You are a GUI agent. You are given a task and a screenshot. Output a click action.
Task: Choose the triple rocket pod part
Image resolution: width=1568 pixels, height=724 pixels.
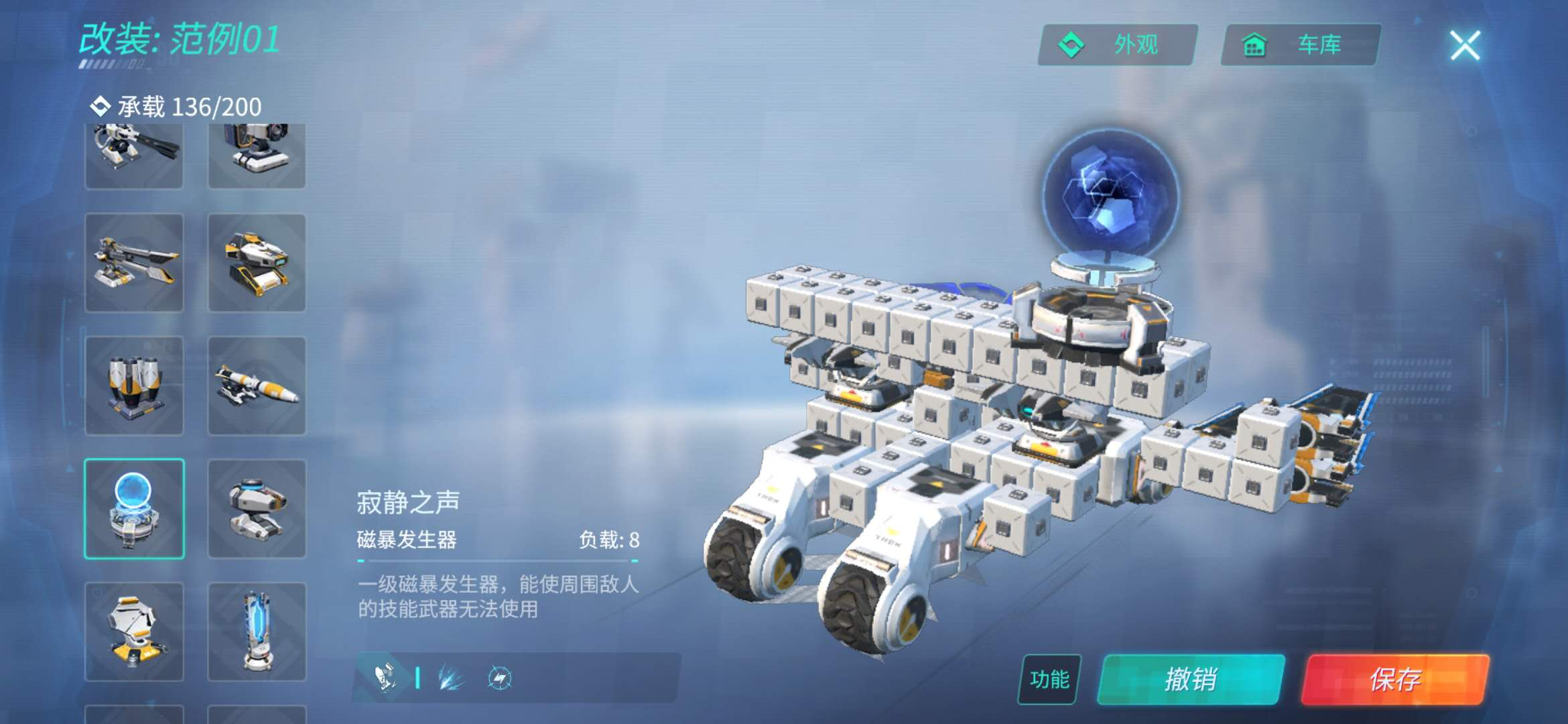coord(134,386)
